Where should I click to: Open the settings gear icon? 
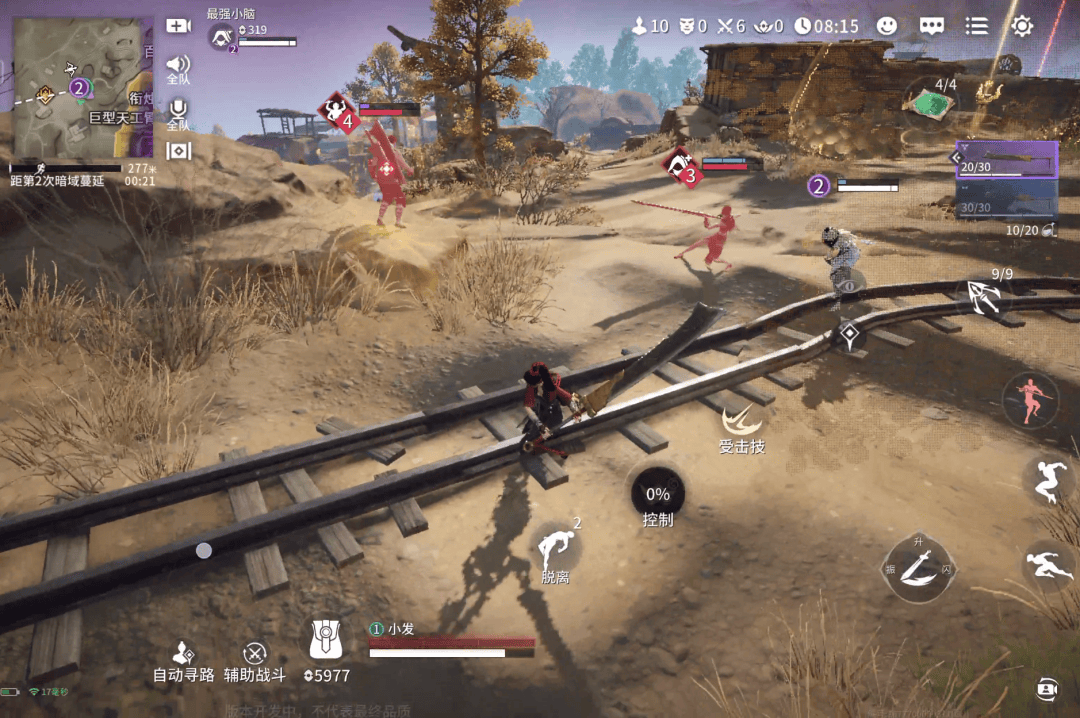click(x=1022, y=26)
